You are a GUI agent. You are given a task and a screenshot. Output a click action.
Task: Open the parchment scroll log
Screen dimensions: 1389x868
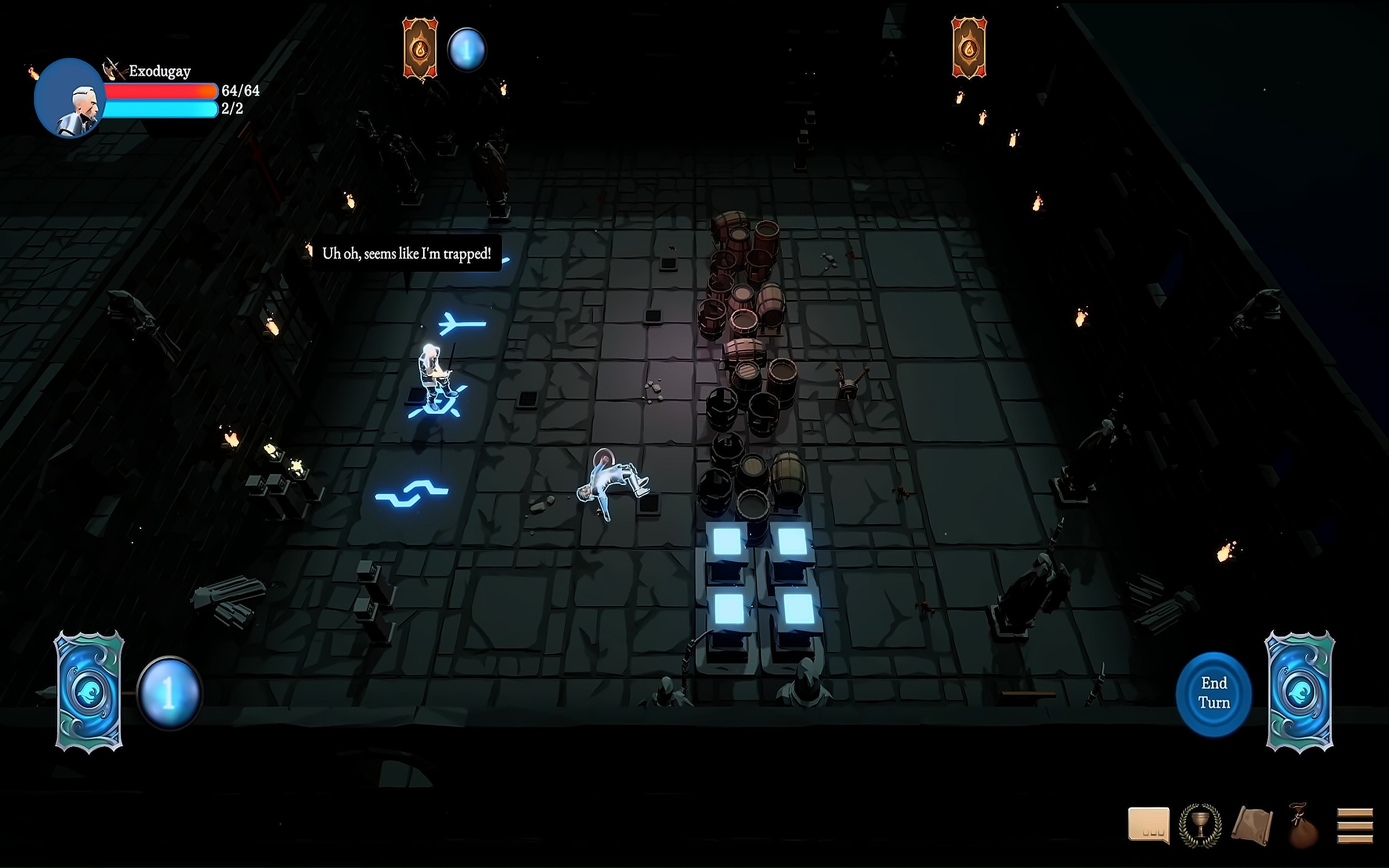coord(1252,826)
